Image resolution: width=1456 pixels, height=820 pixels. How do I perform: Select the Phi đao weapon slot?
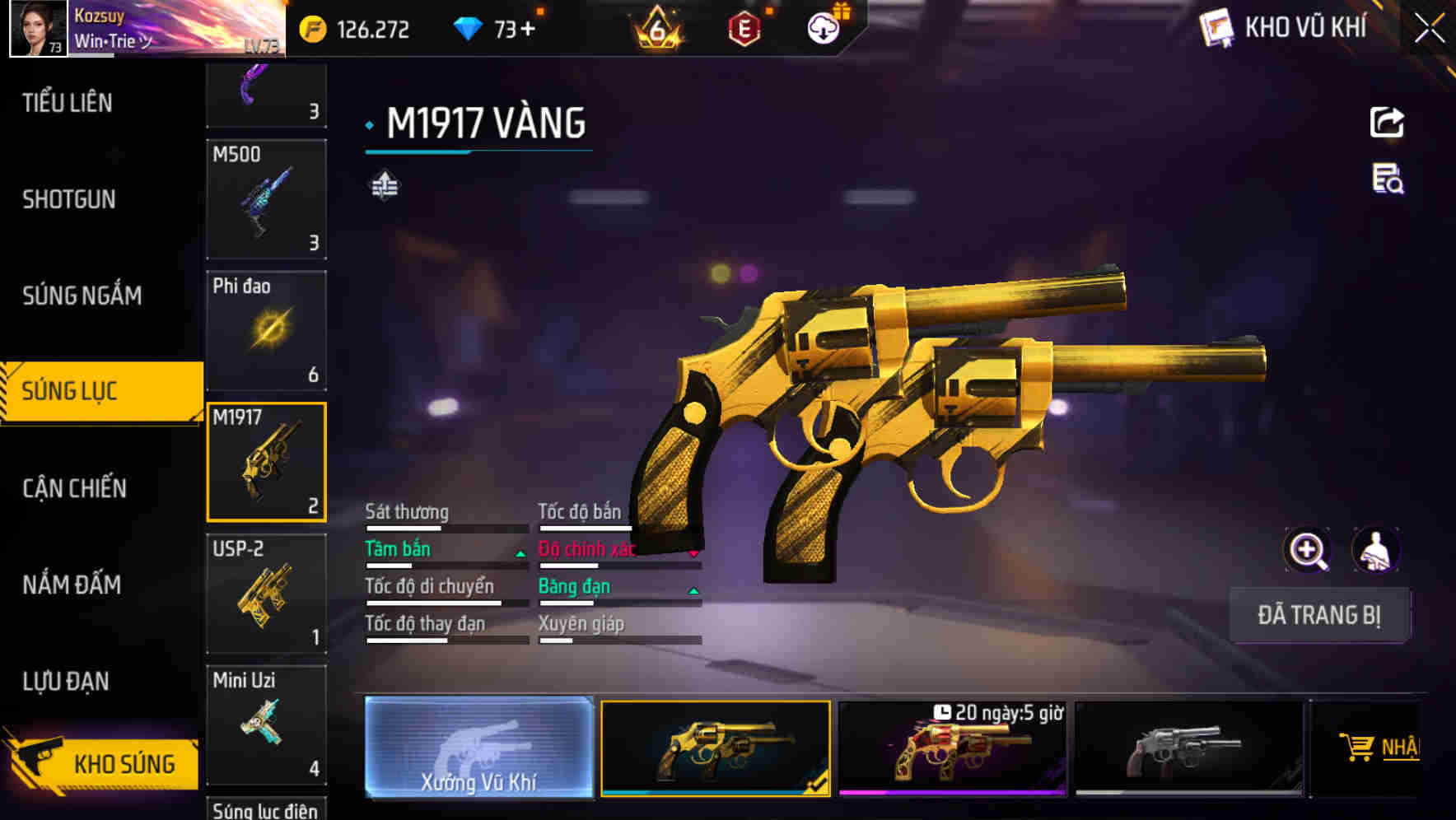266,330
